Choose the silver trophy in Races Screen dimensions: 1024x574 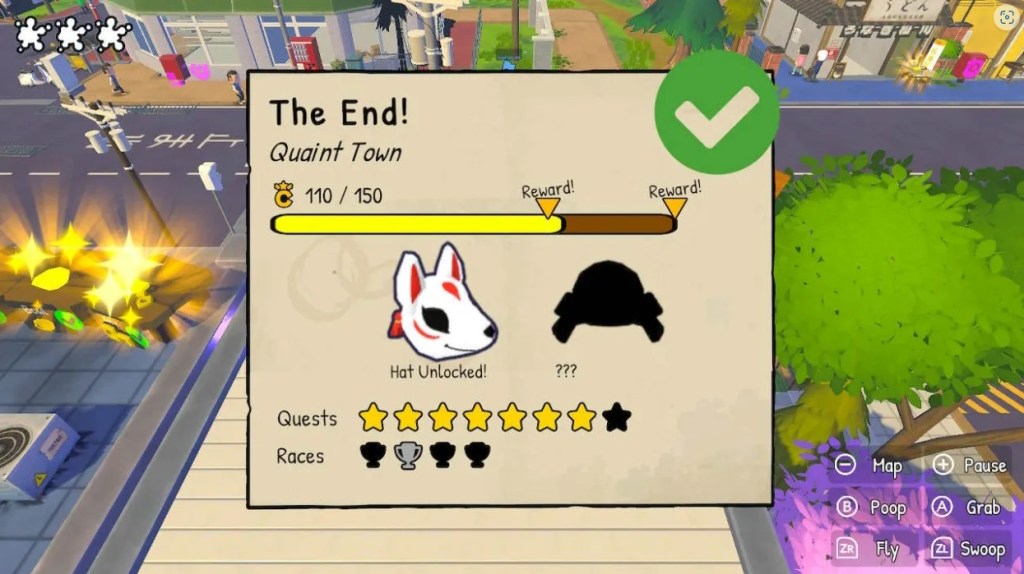(x=407, y=455)
